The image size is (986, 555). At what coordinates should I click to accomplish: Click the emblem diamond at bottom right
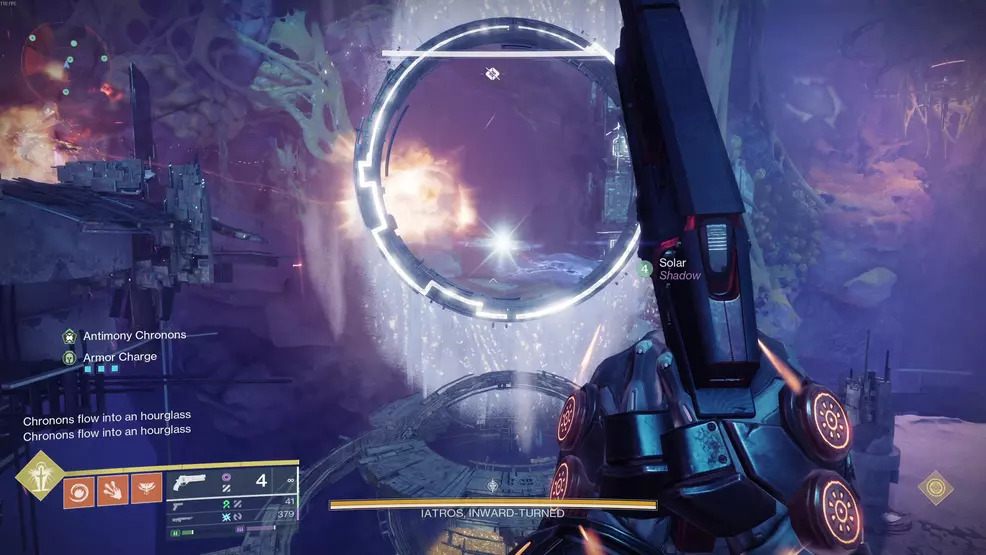tap(933, 488)
